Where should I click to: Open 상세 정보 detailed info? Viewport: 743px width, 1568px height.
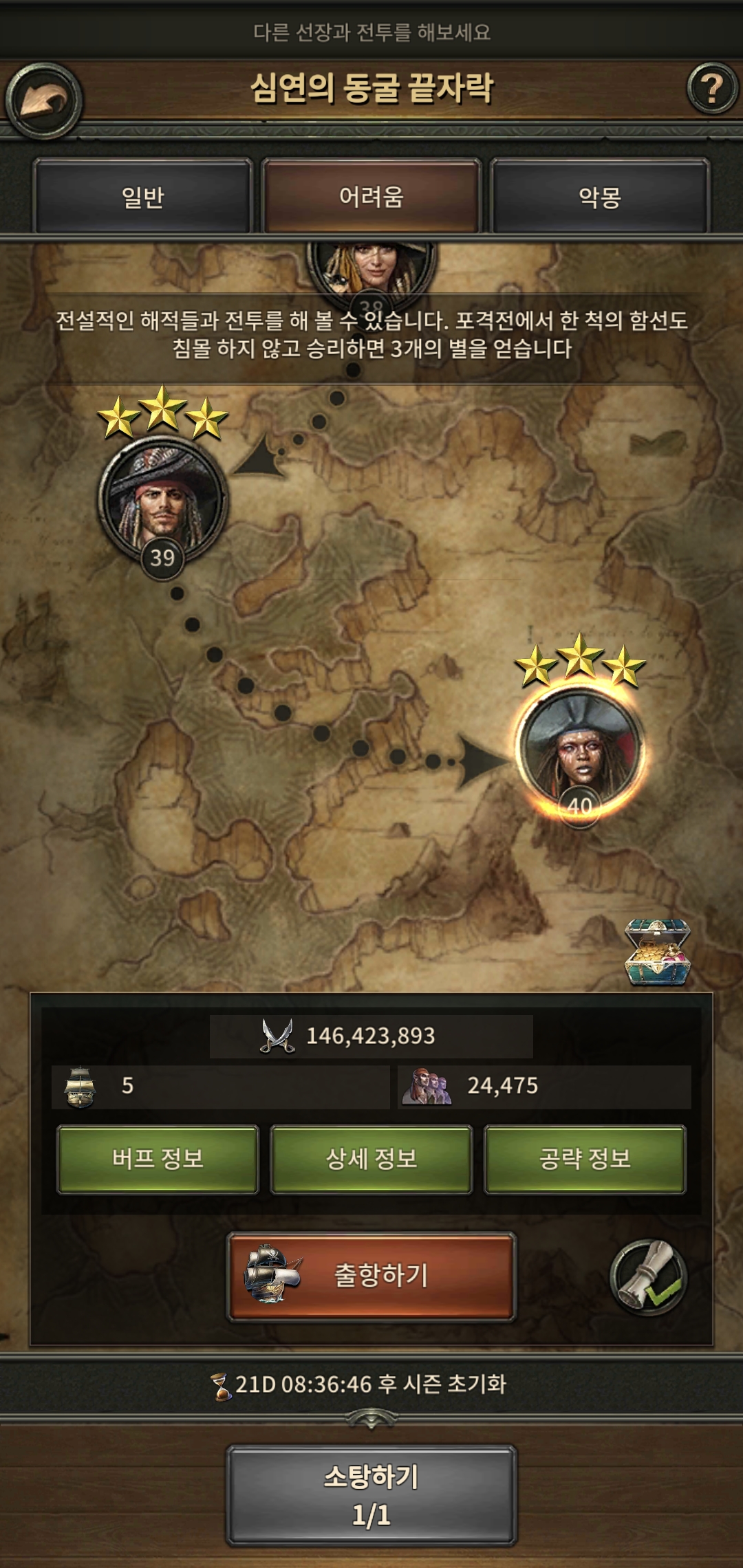pos(371,1159)
